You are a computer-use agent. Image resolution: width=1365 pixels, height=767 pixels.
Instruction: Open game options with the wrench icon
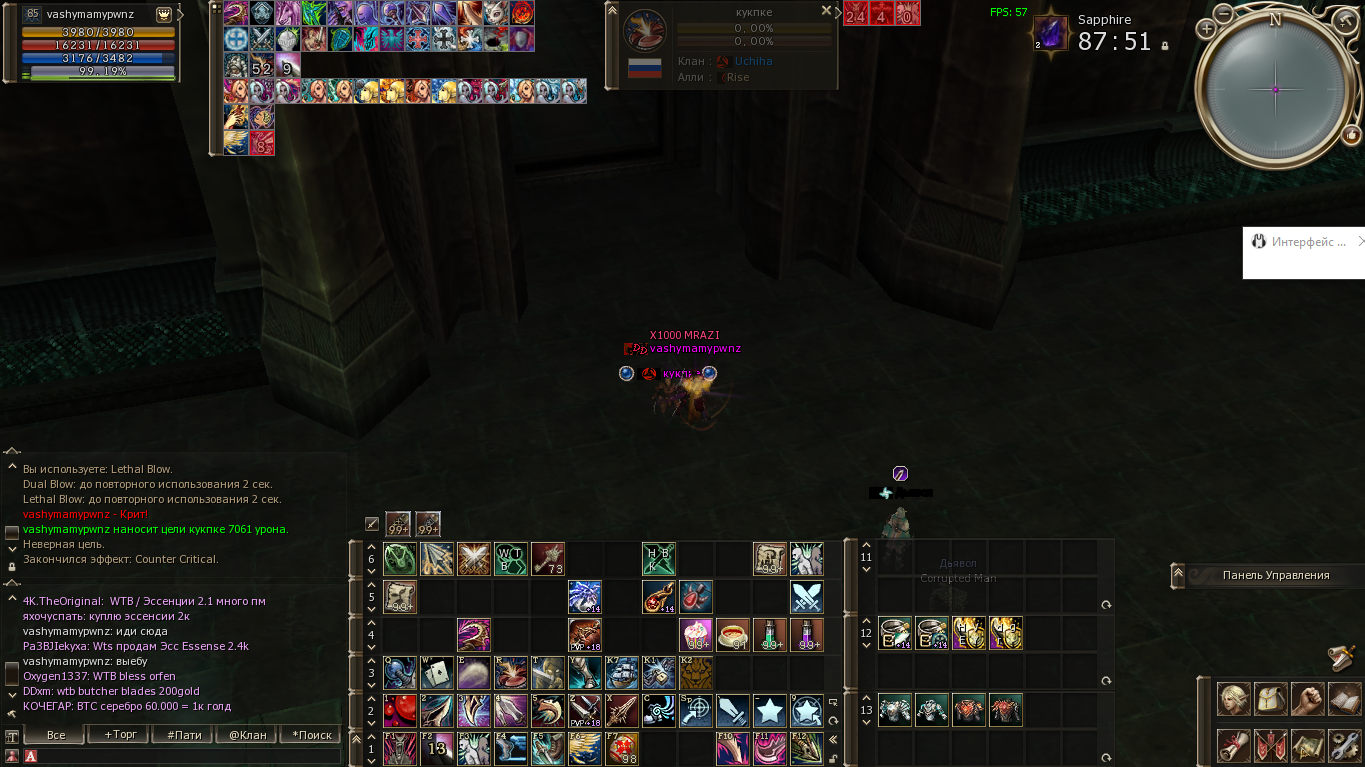coord(1346,745)
